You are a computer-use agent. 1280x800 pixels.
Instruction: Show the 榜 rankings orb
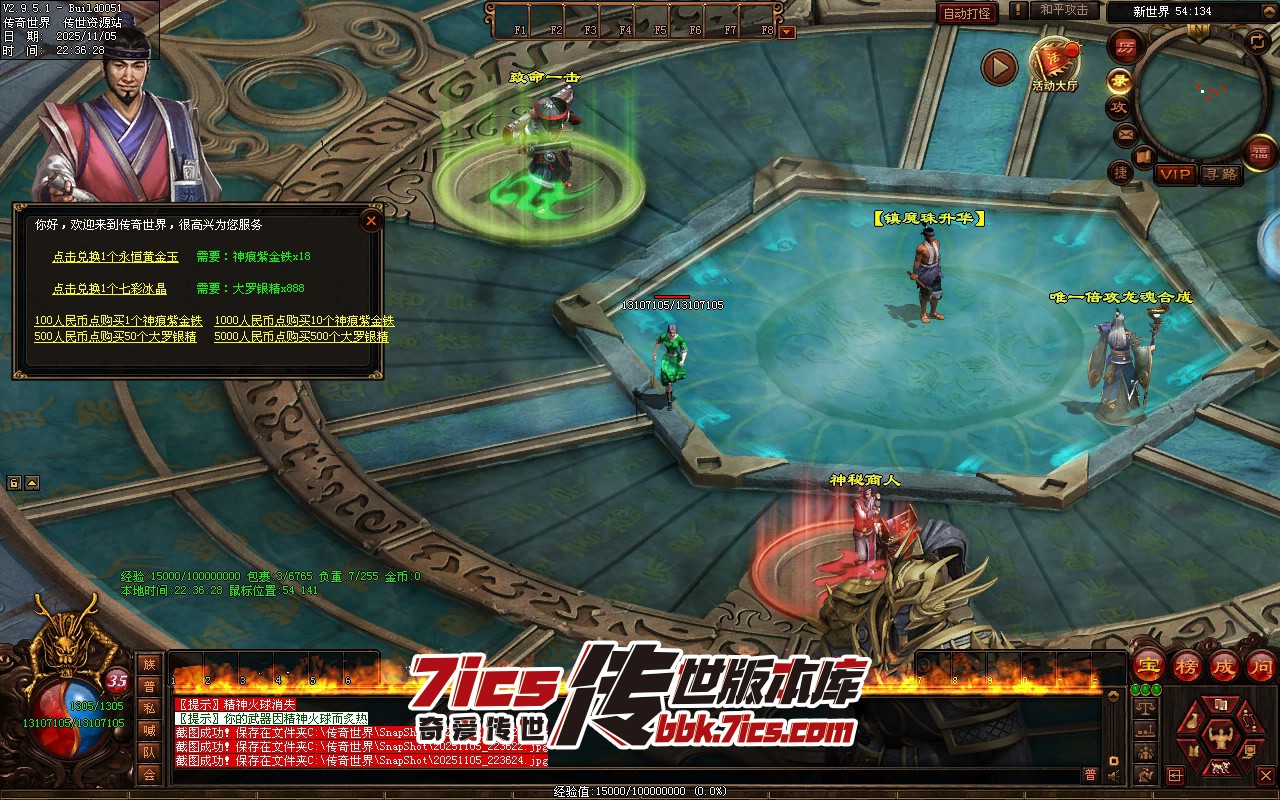click(1186, 666)
